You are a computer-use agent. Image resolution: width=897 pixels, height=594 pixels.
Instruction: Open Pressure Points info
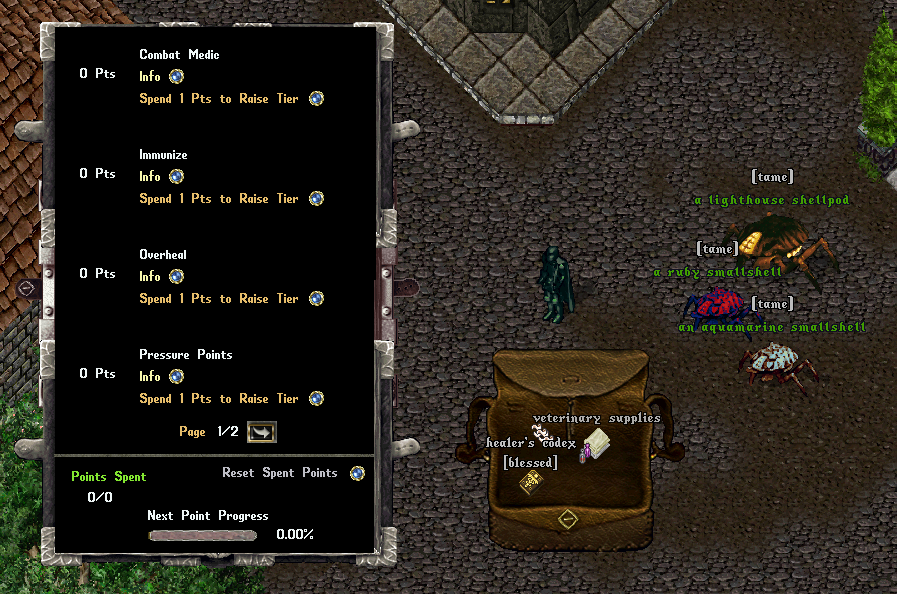click(176, 376)
